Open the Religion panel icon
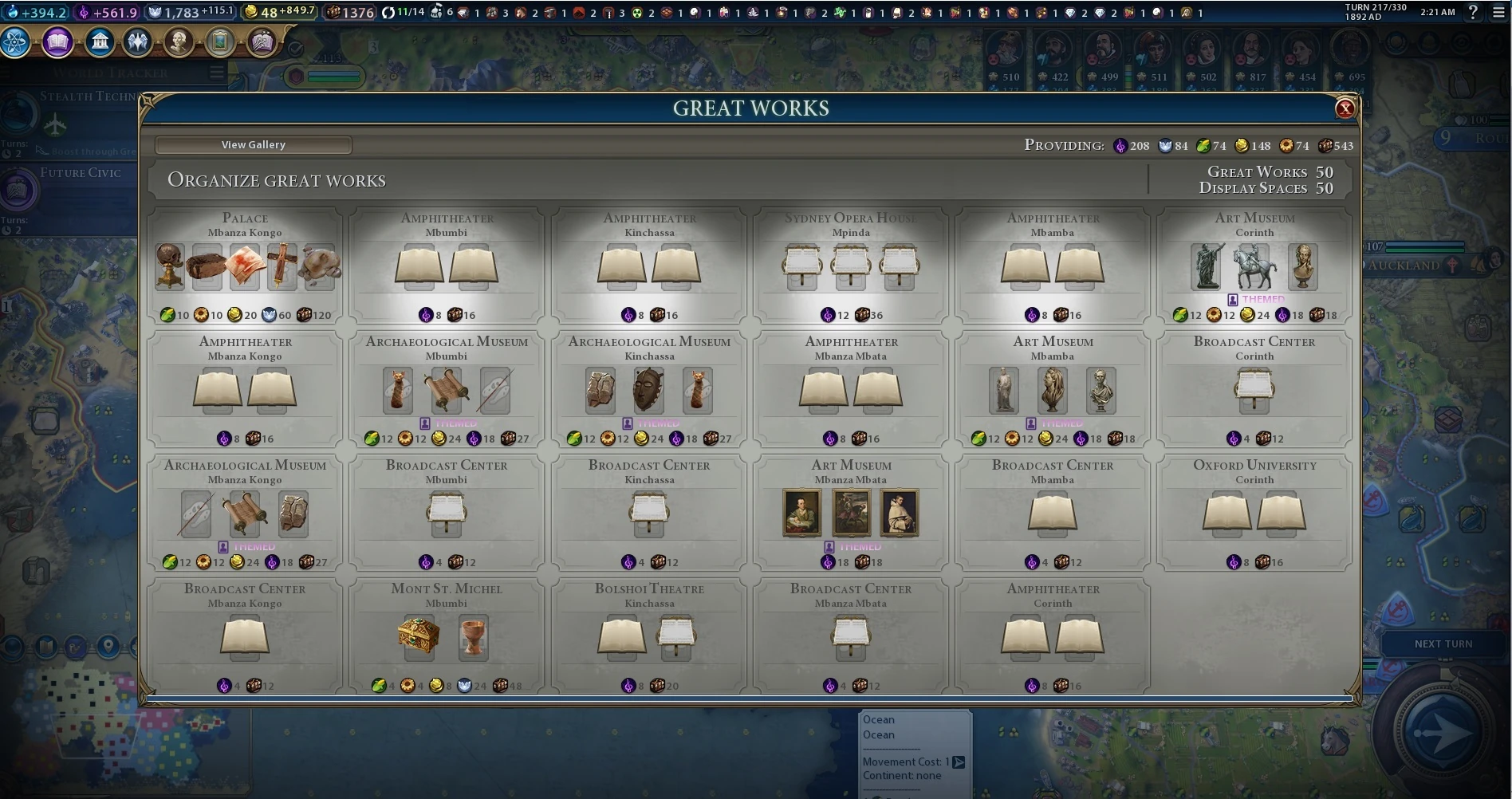The image size is (1512, 799). pos(138,42)
